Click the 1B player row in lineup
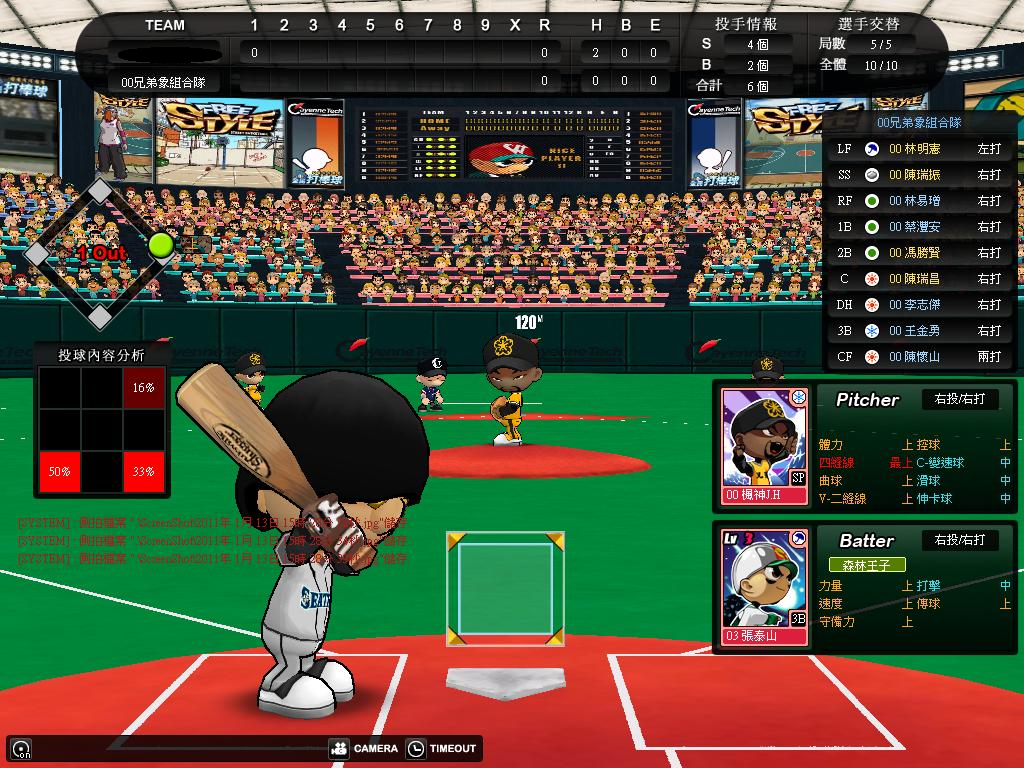 click(x=918, y=227)
